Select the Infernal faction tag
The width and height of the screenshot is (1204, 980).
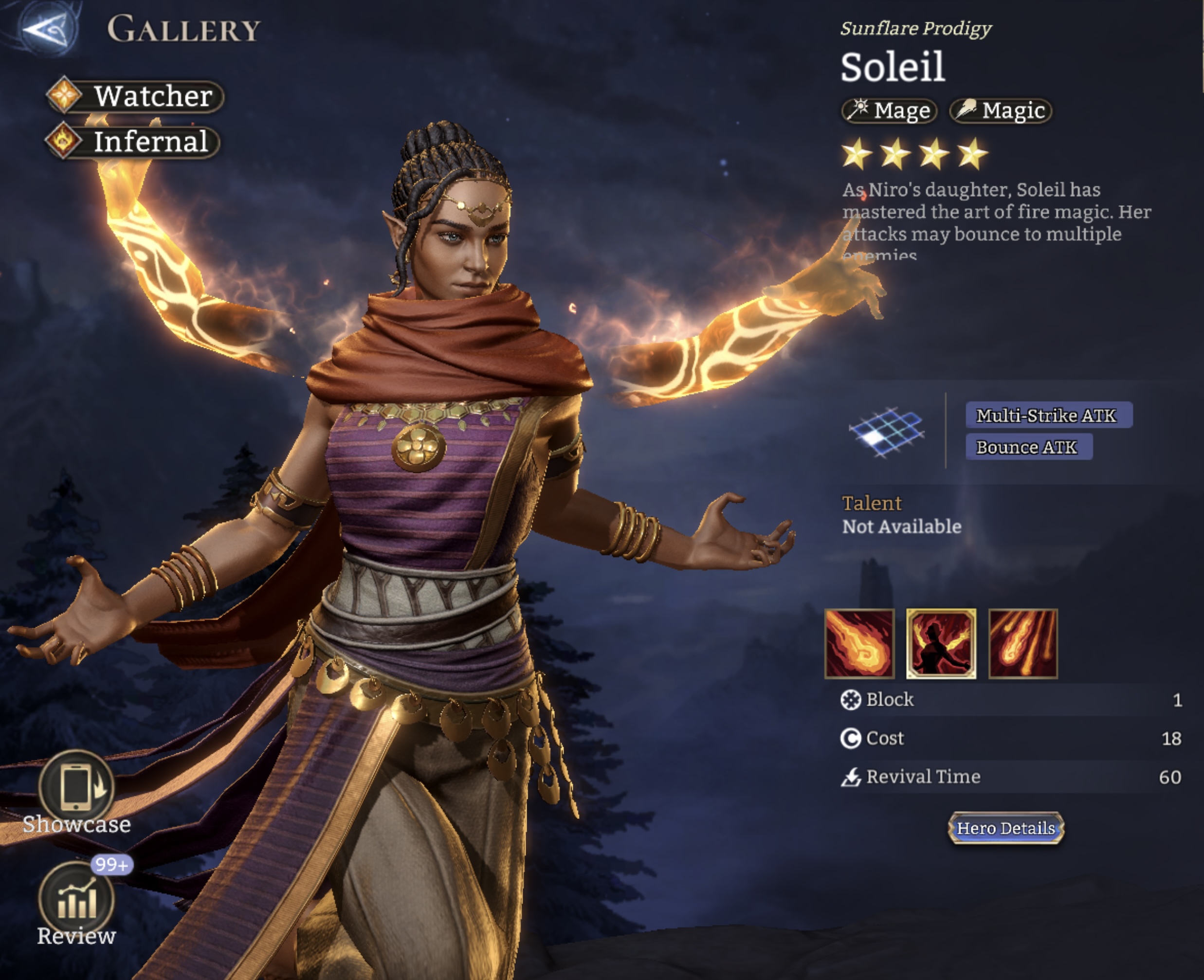[x=133, y=141]
